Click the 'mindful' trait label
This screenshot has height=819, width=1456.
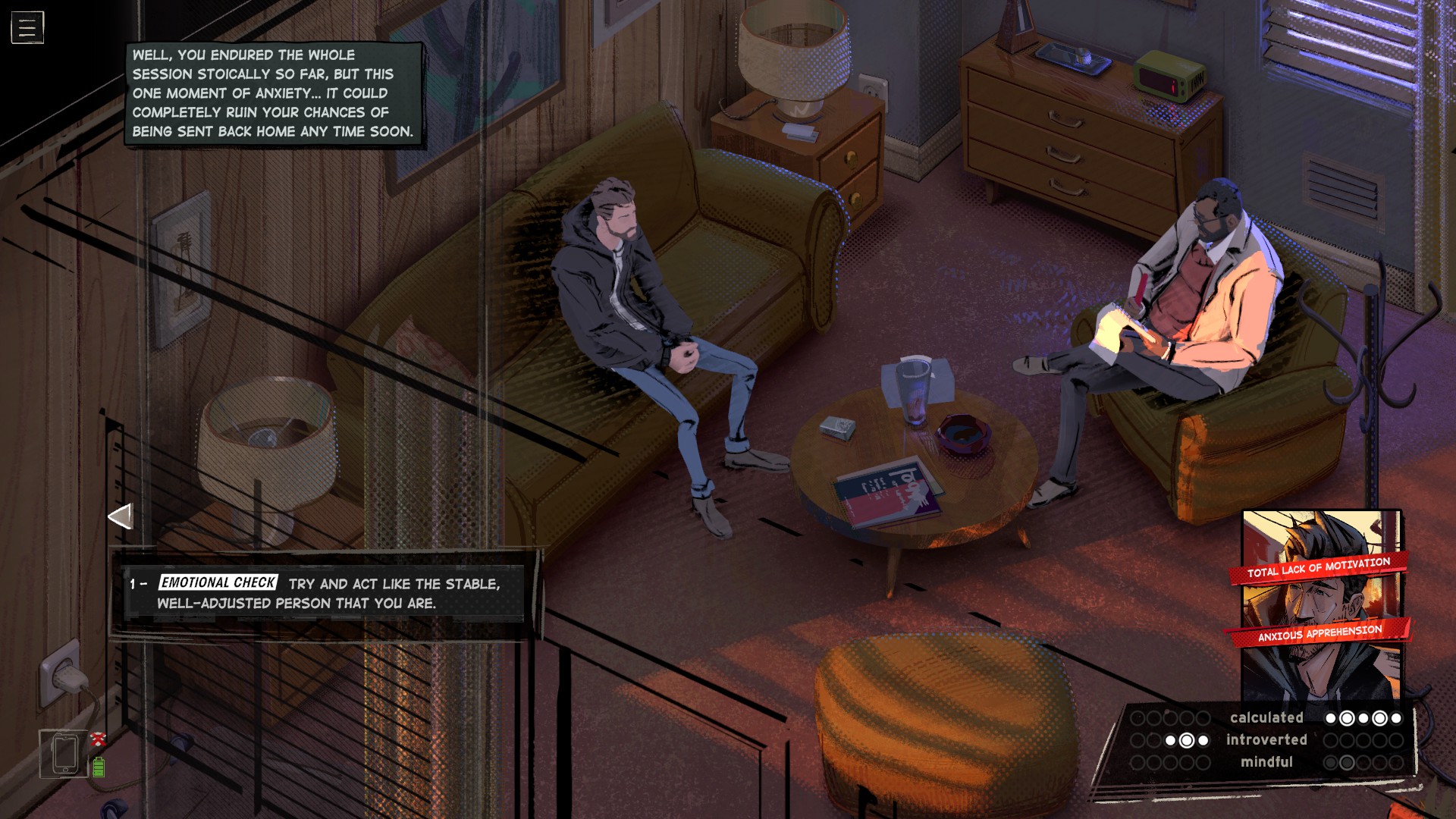1268,762
